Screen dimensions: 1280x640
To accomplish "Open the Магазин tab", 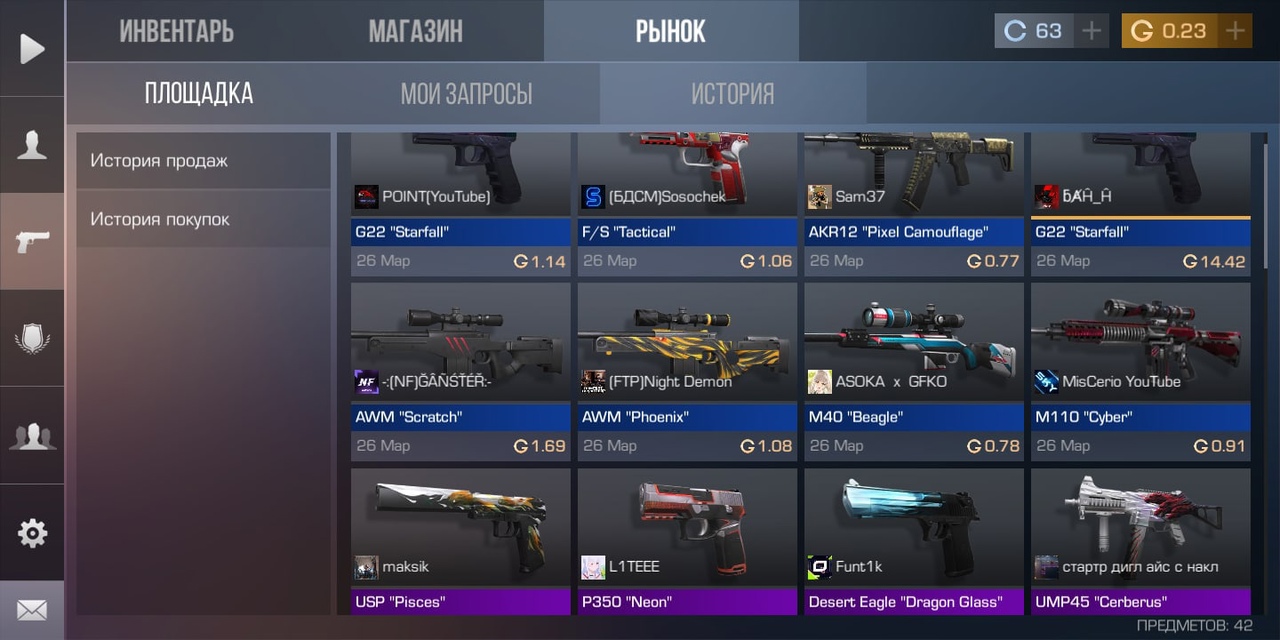I will coord(415,31).
